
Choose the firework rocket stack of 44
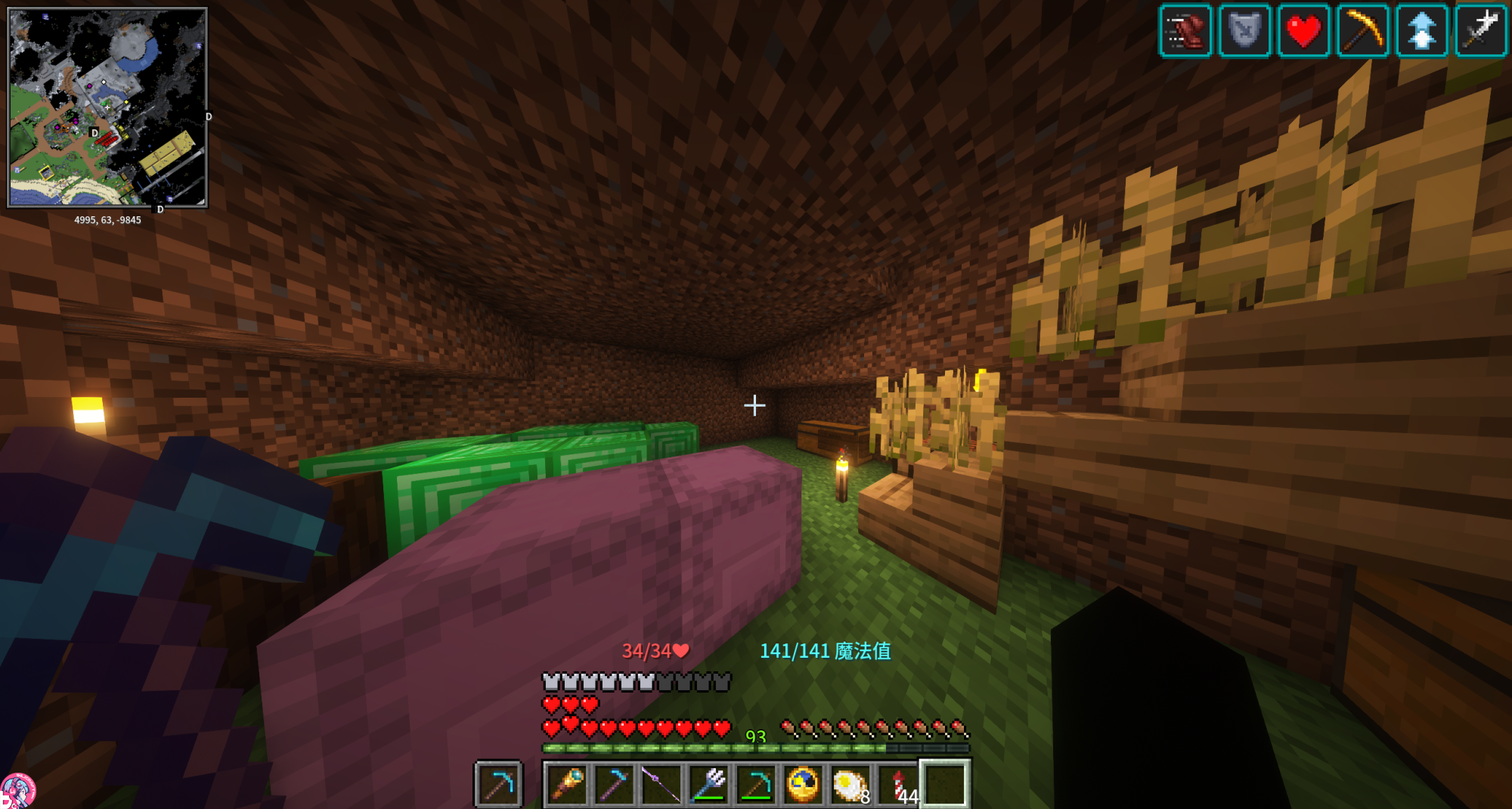(x=897, y=784)
